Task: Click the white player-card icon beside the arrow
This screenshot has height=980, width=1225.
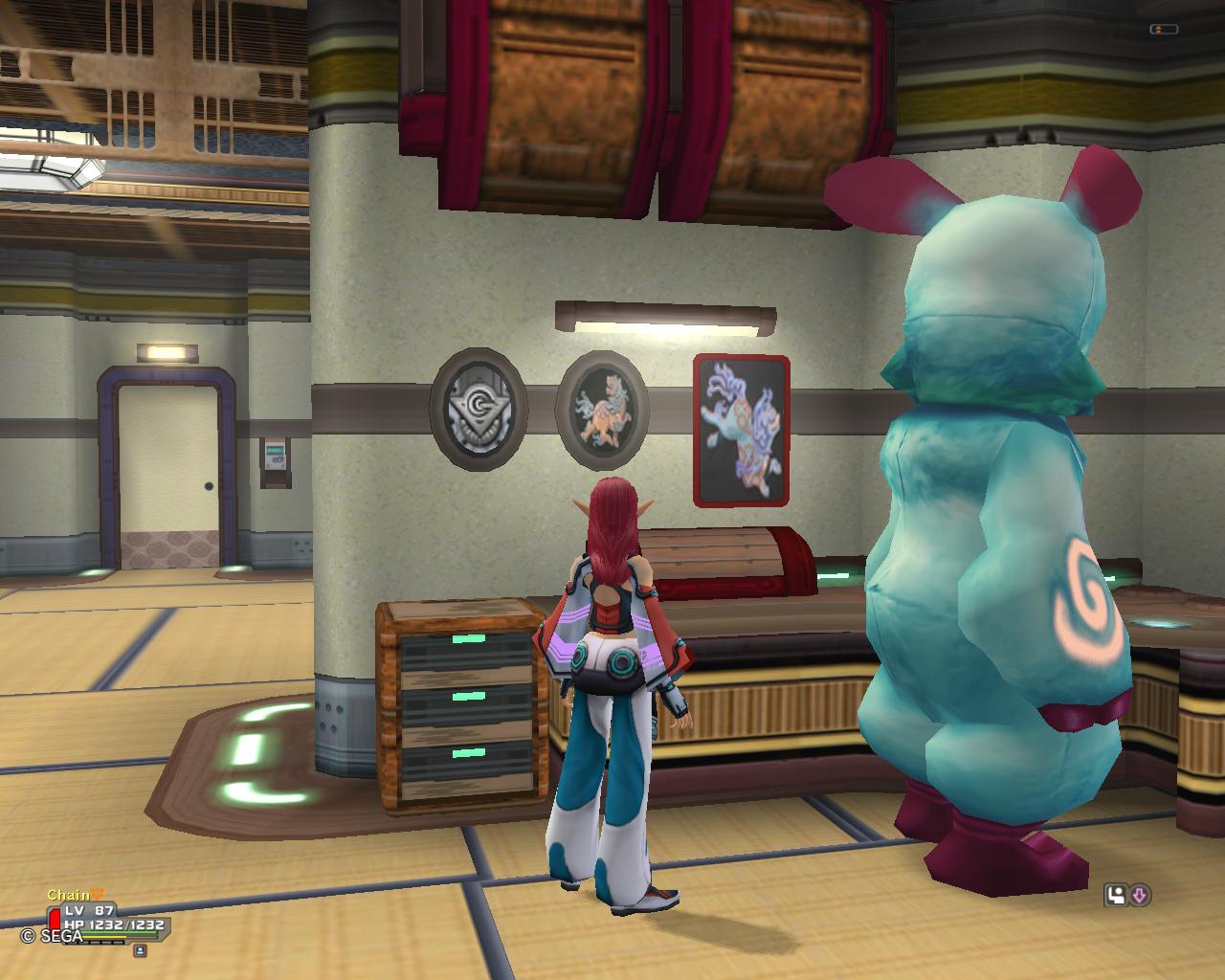Action: [1116, 896]
